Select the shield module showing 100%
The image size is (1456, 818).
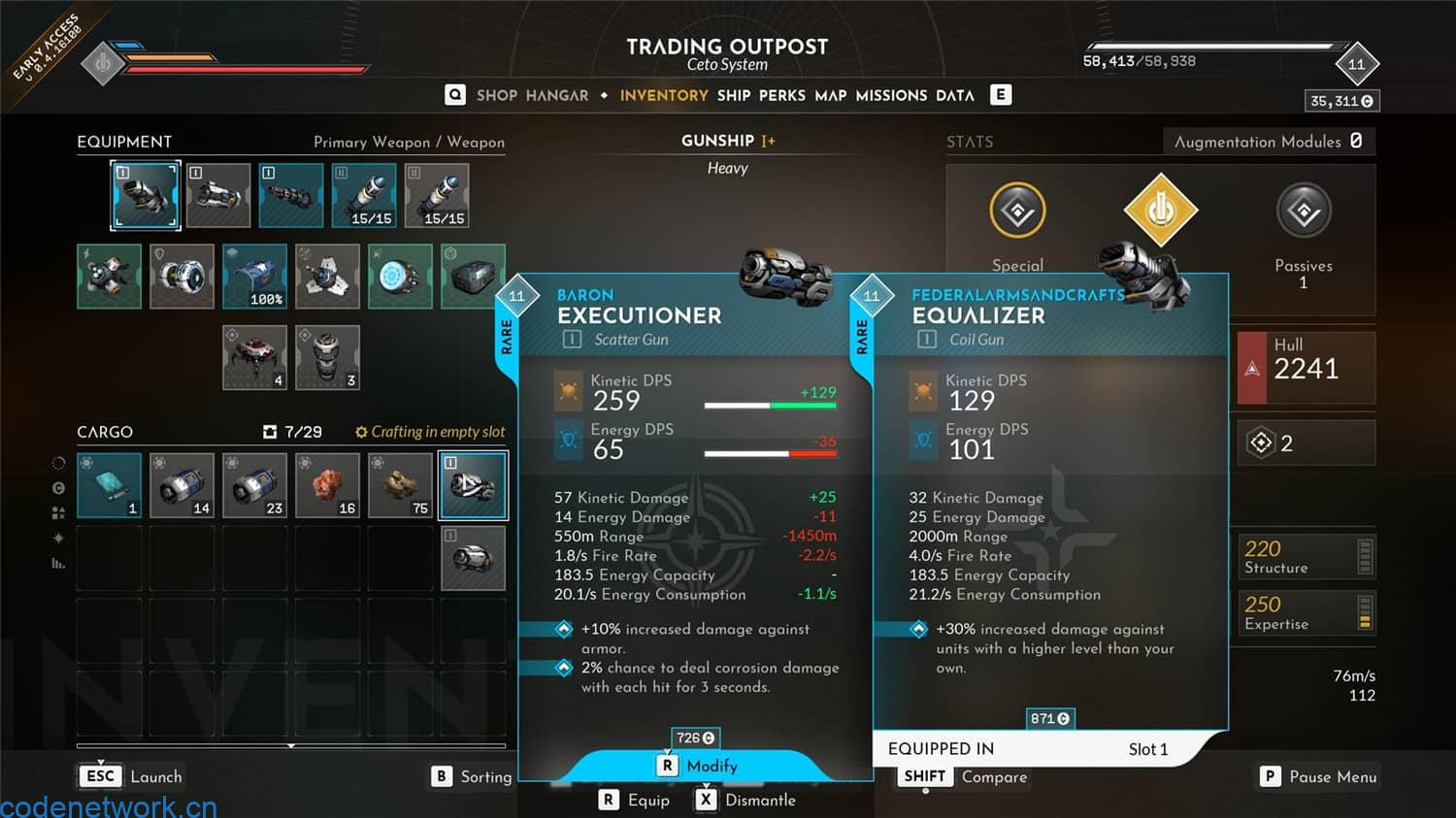click(254, 277)
